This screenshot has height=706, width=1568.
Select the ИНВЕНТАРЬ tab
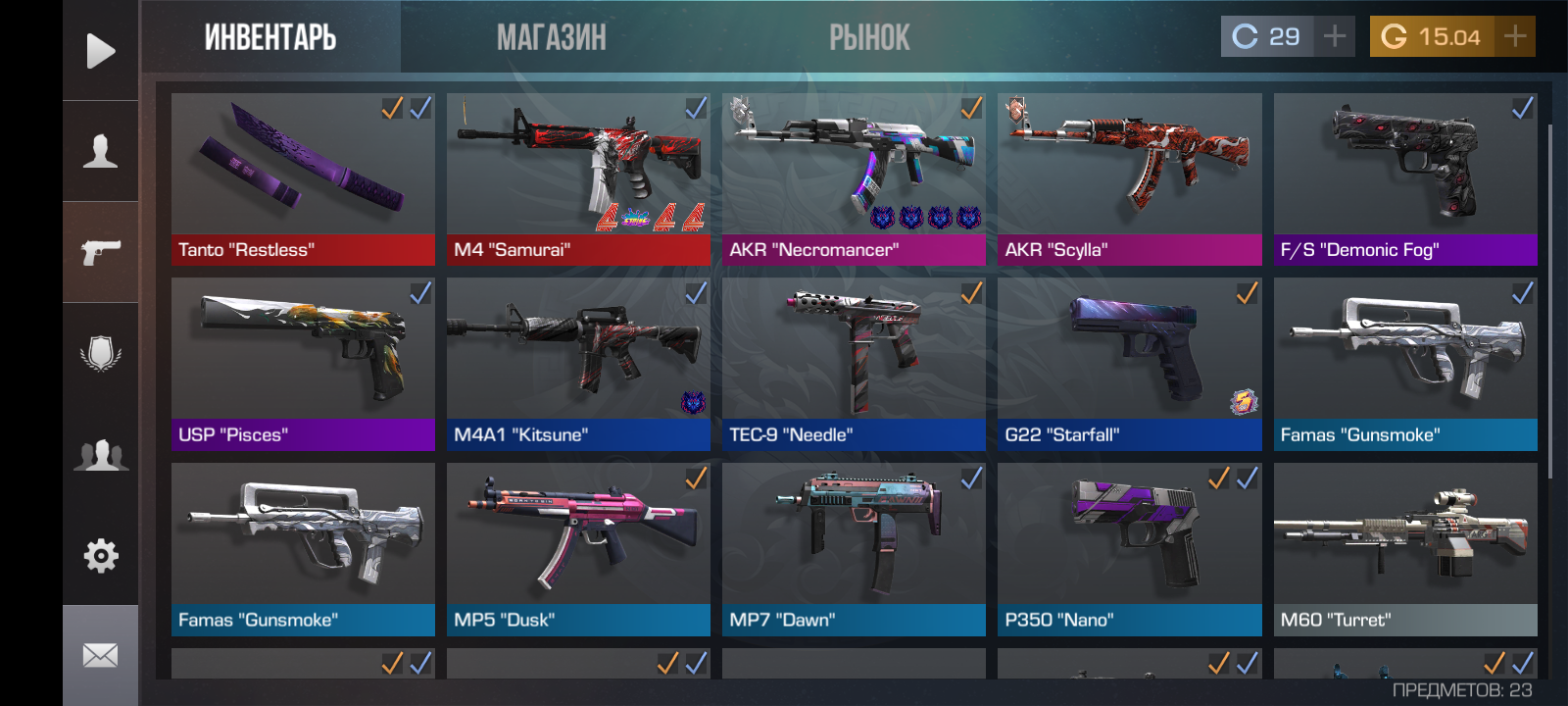pyautogui.click(x=270, y=37)
